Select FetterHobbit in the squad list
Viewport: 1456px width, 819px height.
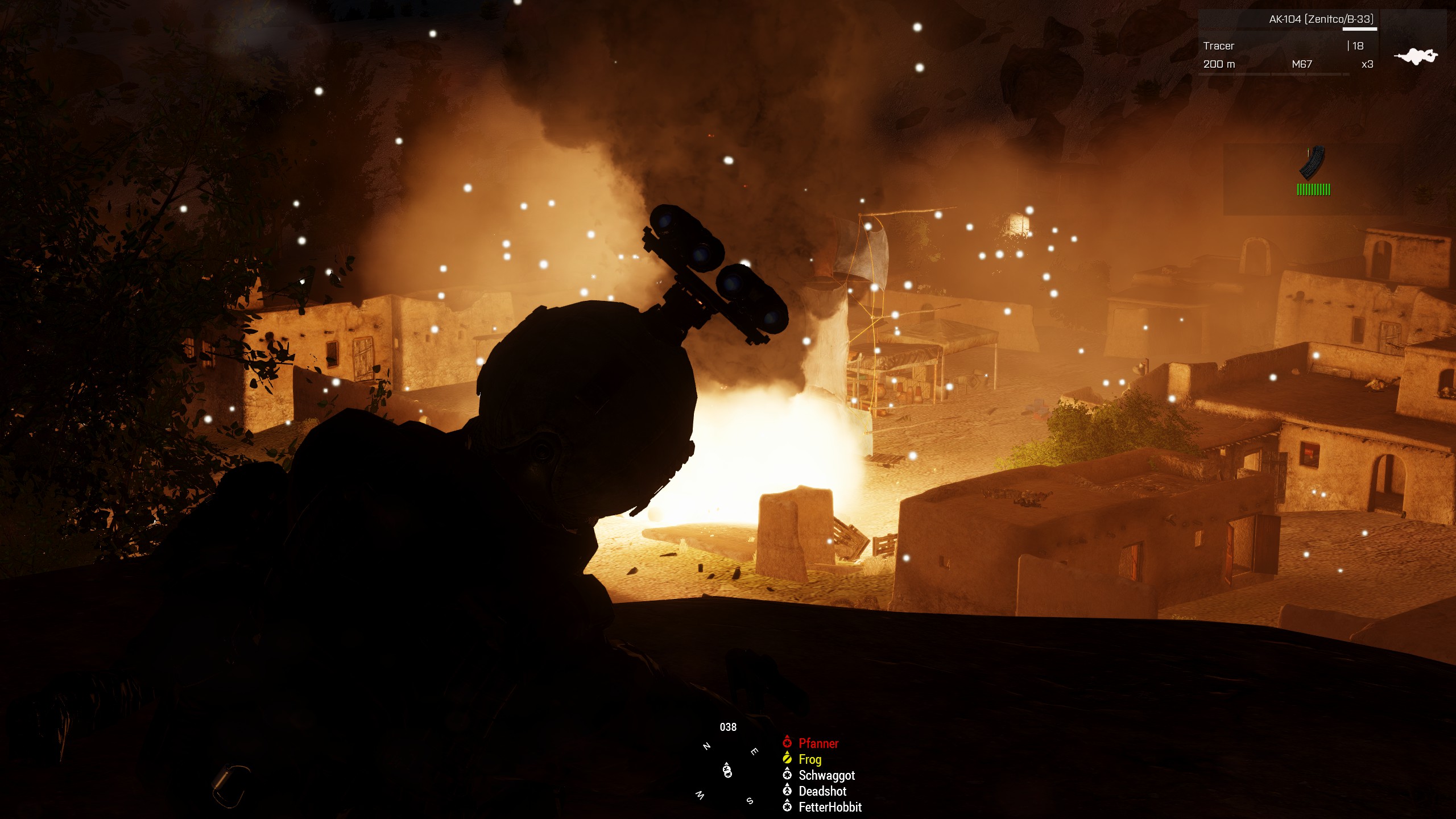(x=830, y=807)
